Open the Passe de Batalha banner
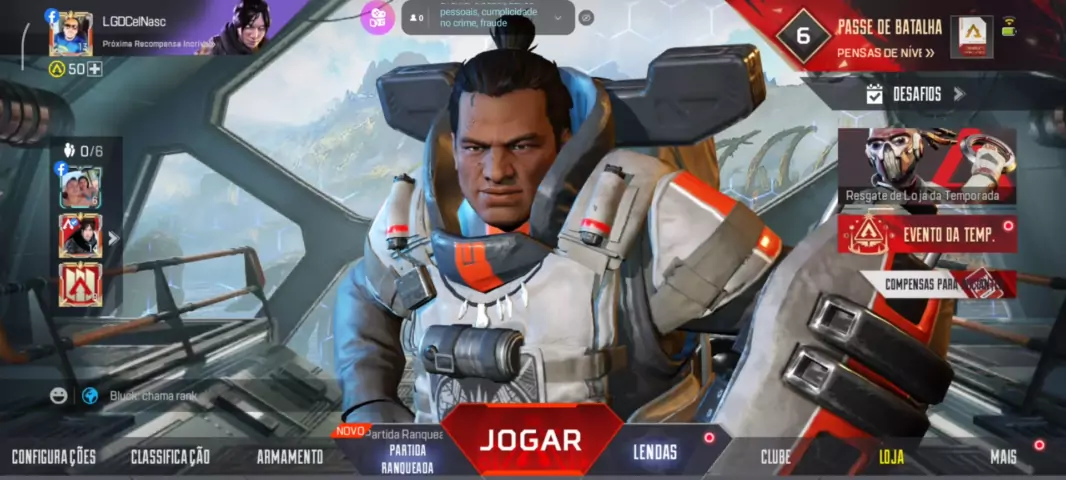The image size is (1066, 480). coord(890,37)
